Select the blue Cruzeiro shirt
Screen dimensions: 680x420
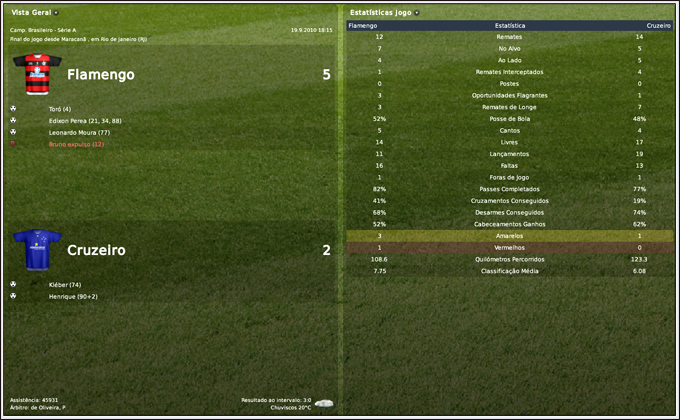pyautogui.click(x=32, y=250)
